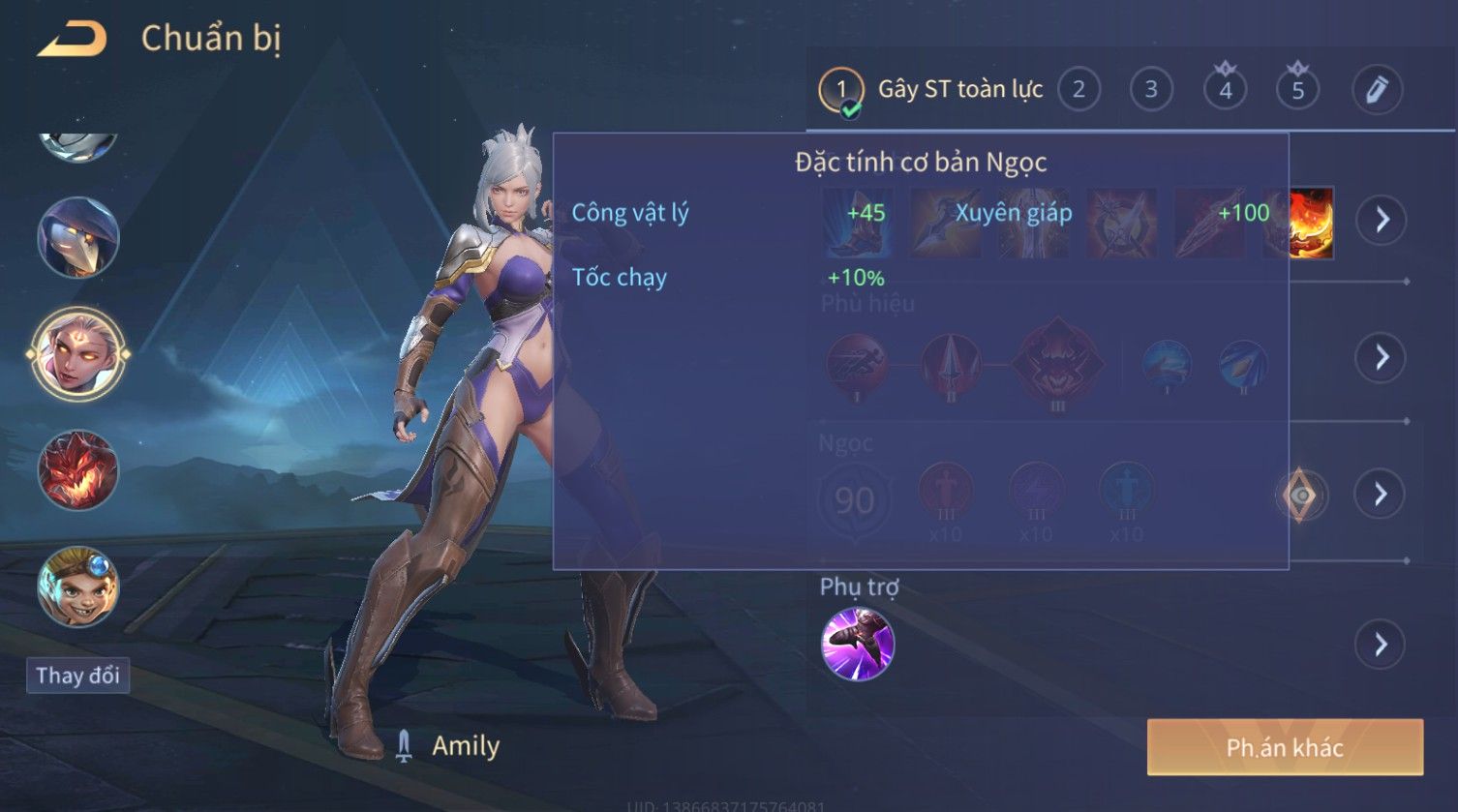Viewport: 1458px width, 812px height.
Task: Switch to loadout preset 2
Action: 1078,90
